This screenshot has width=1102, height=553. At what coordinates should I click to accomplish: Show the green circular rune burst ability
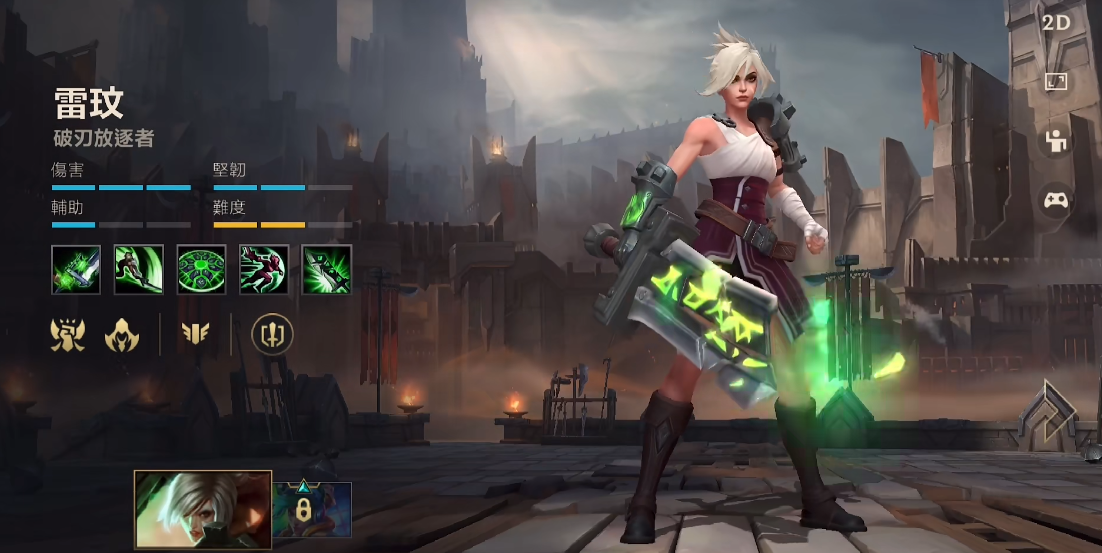[x=202, y=269]
